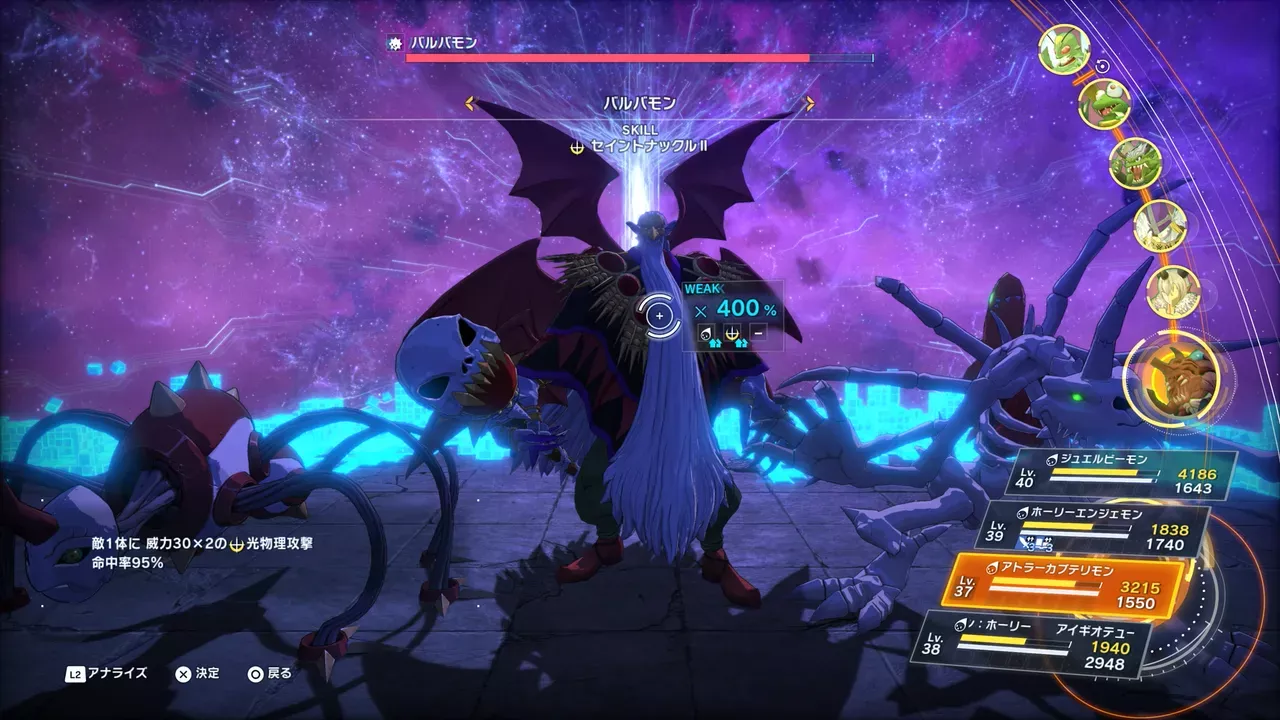Switch to the previous target with left arrow
Screen dimensions: 1280x720
pyautogui.click(x=470, y=103)
